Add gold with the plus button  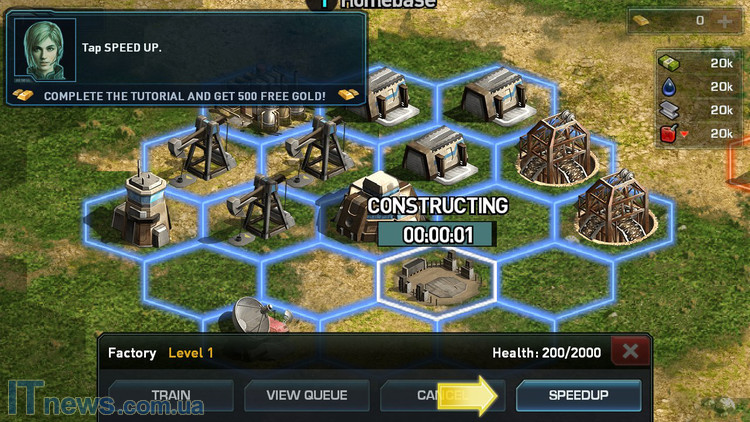[x=725, y=20]
